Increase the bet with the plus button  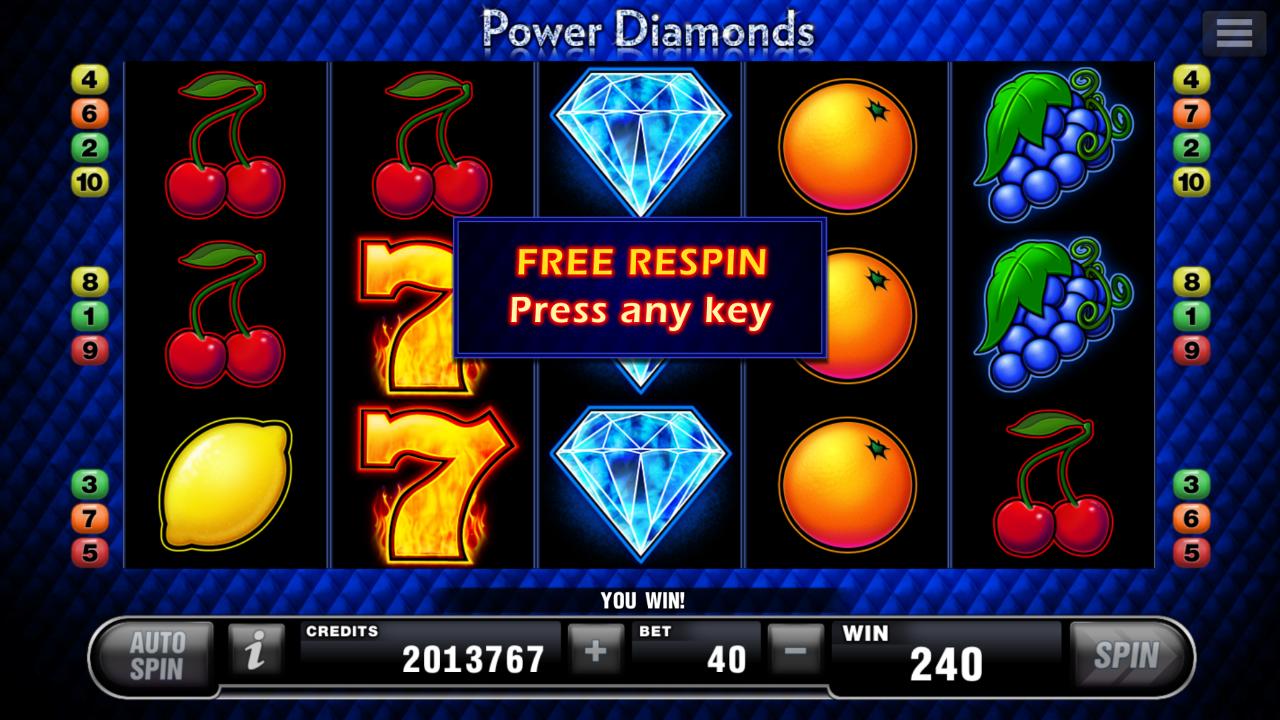[594, 651]
